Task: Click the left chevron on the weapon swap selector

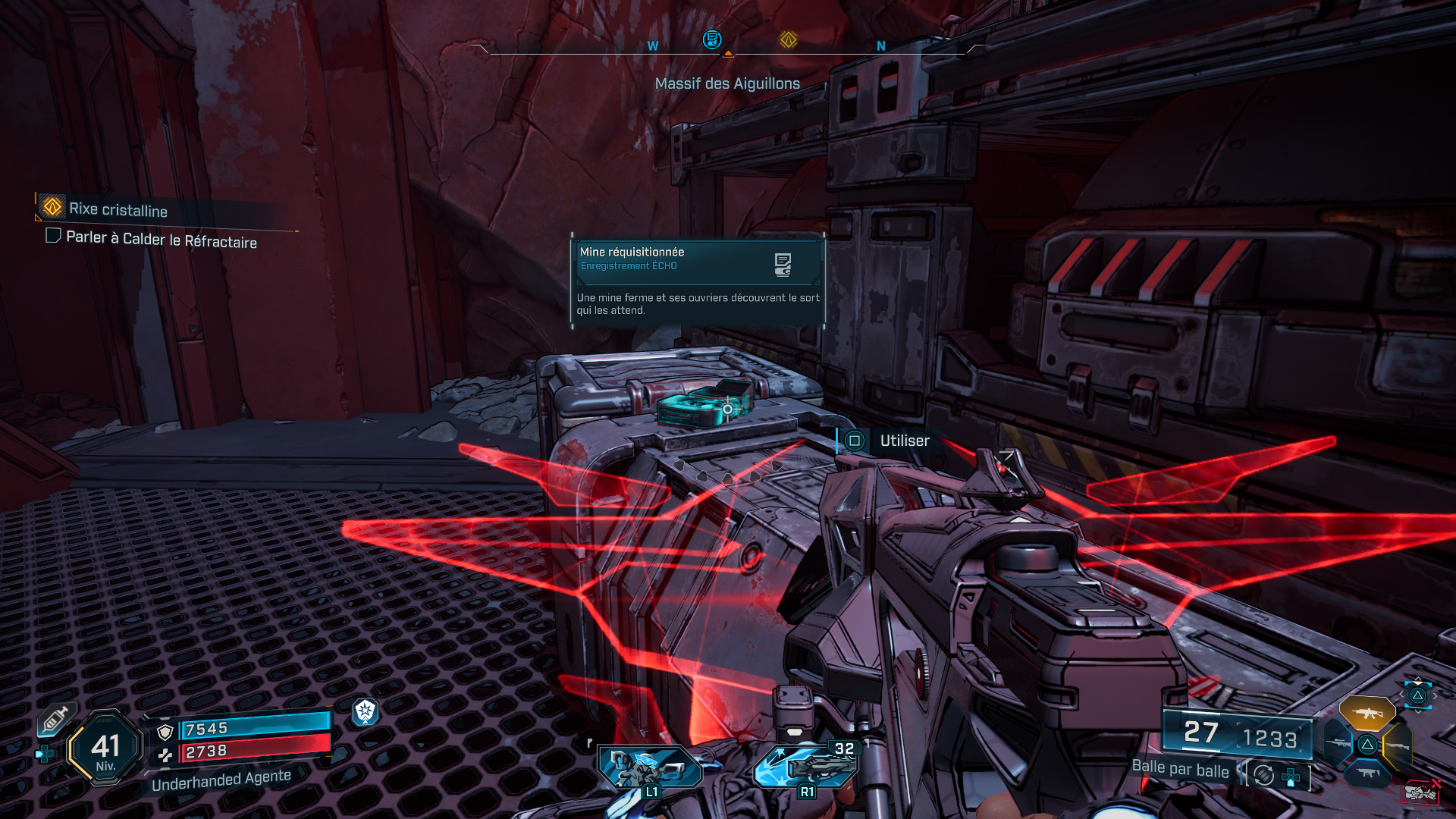Action: [1401, 694]
